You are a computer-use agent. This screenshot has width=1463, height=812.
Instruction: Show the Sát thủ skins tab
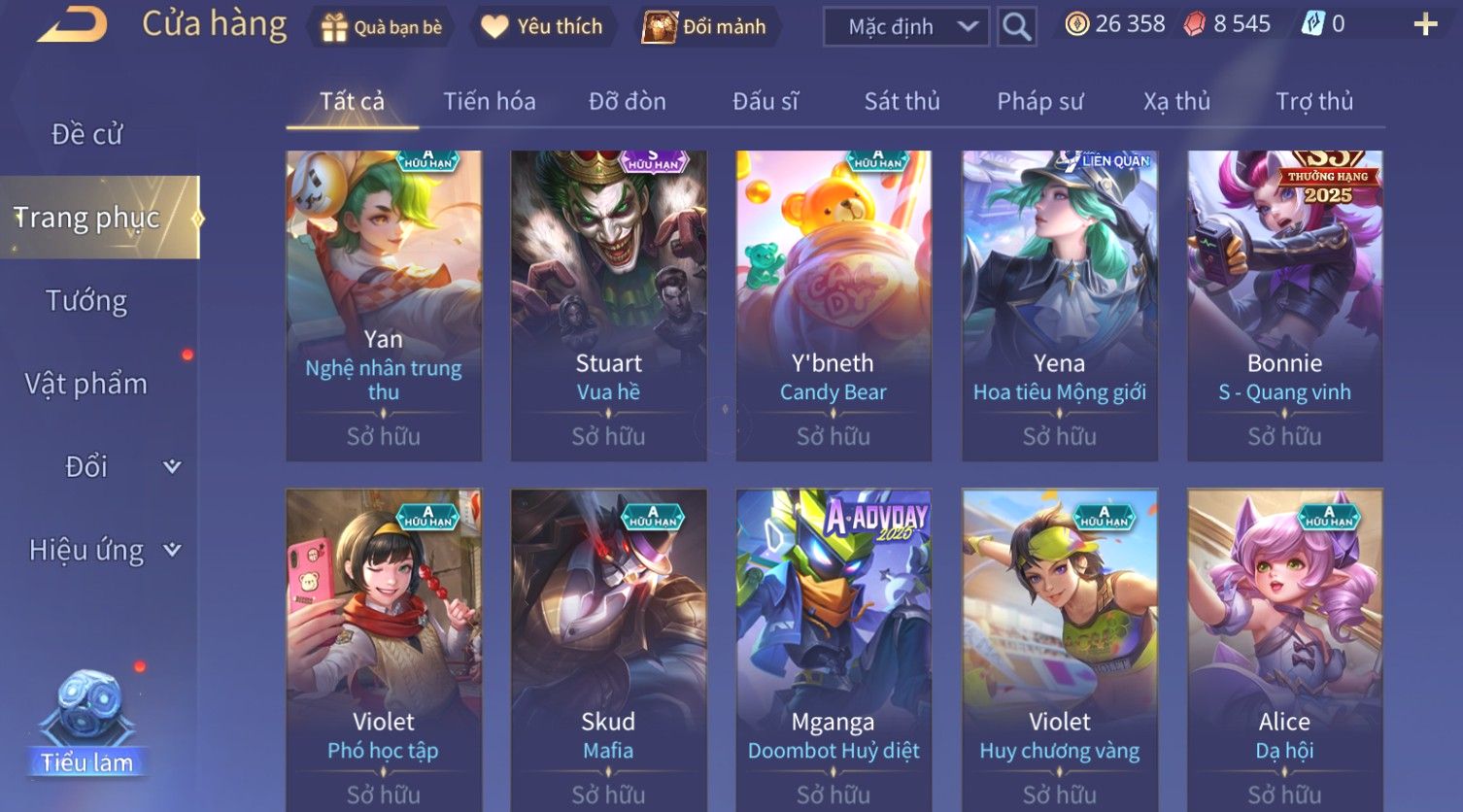(902, 101)
